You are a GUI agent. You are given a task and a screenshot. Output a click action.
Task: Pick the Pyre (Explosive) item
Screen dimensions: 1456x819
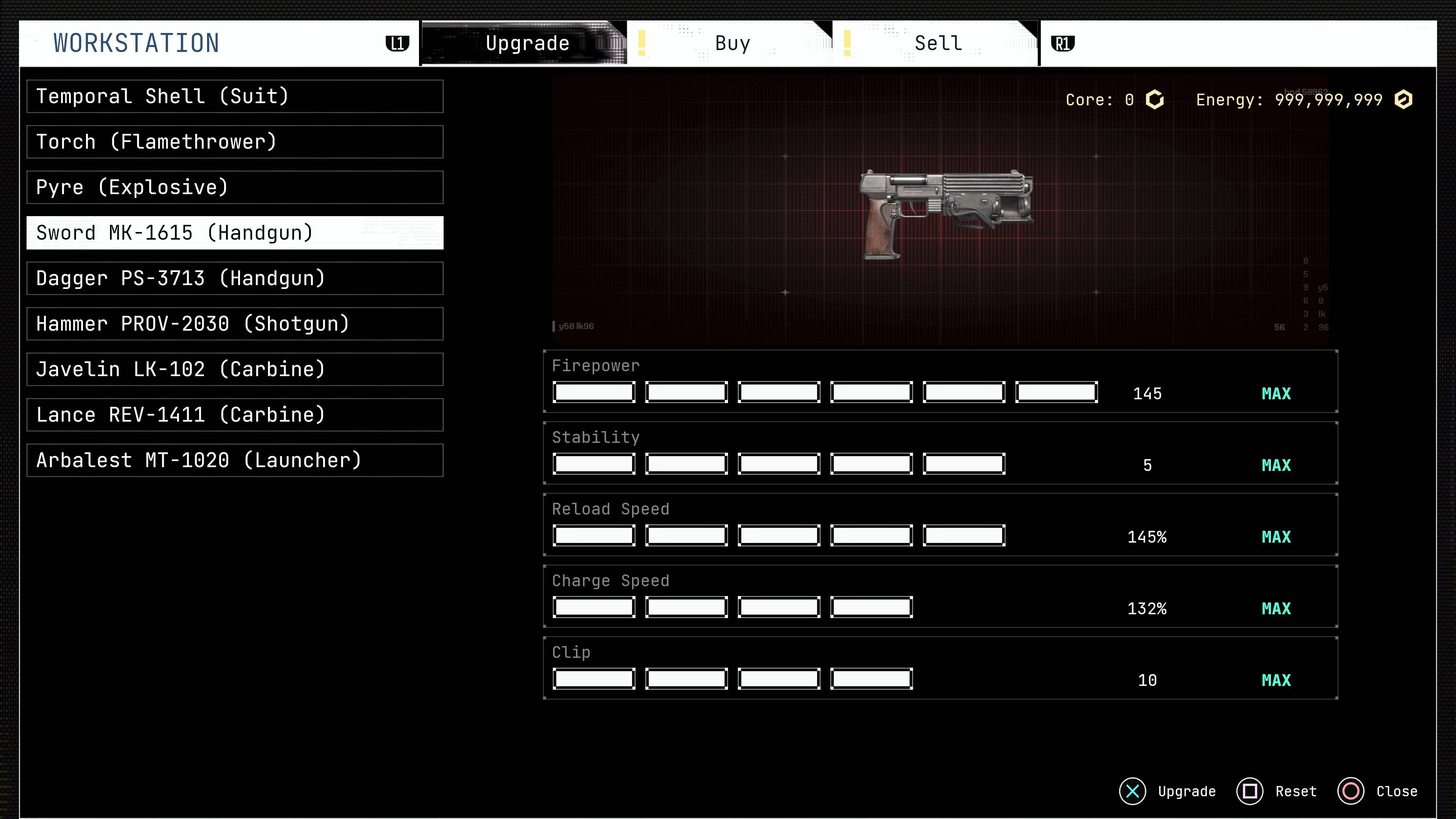[235, 188]
